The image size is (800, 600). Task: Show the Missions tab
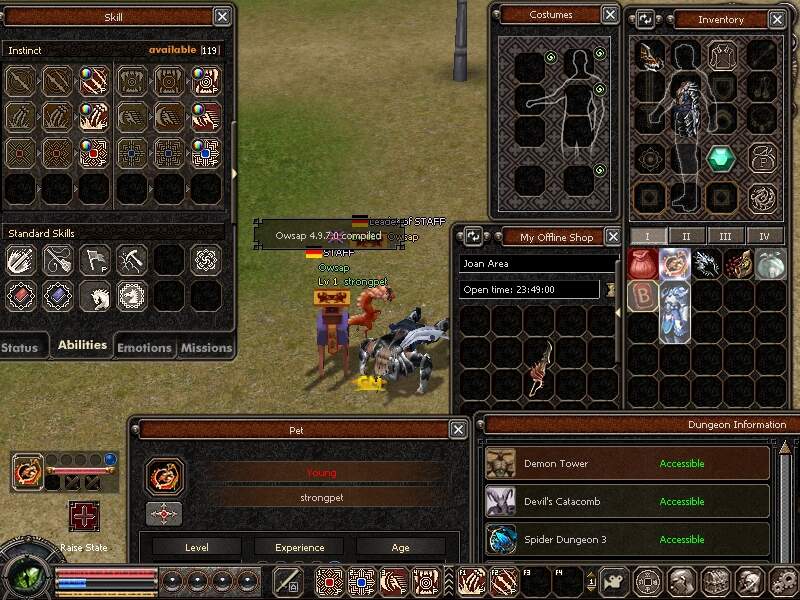click(x=205, y=347)
